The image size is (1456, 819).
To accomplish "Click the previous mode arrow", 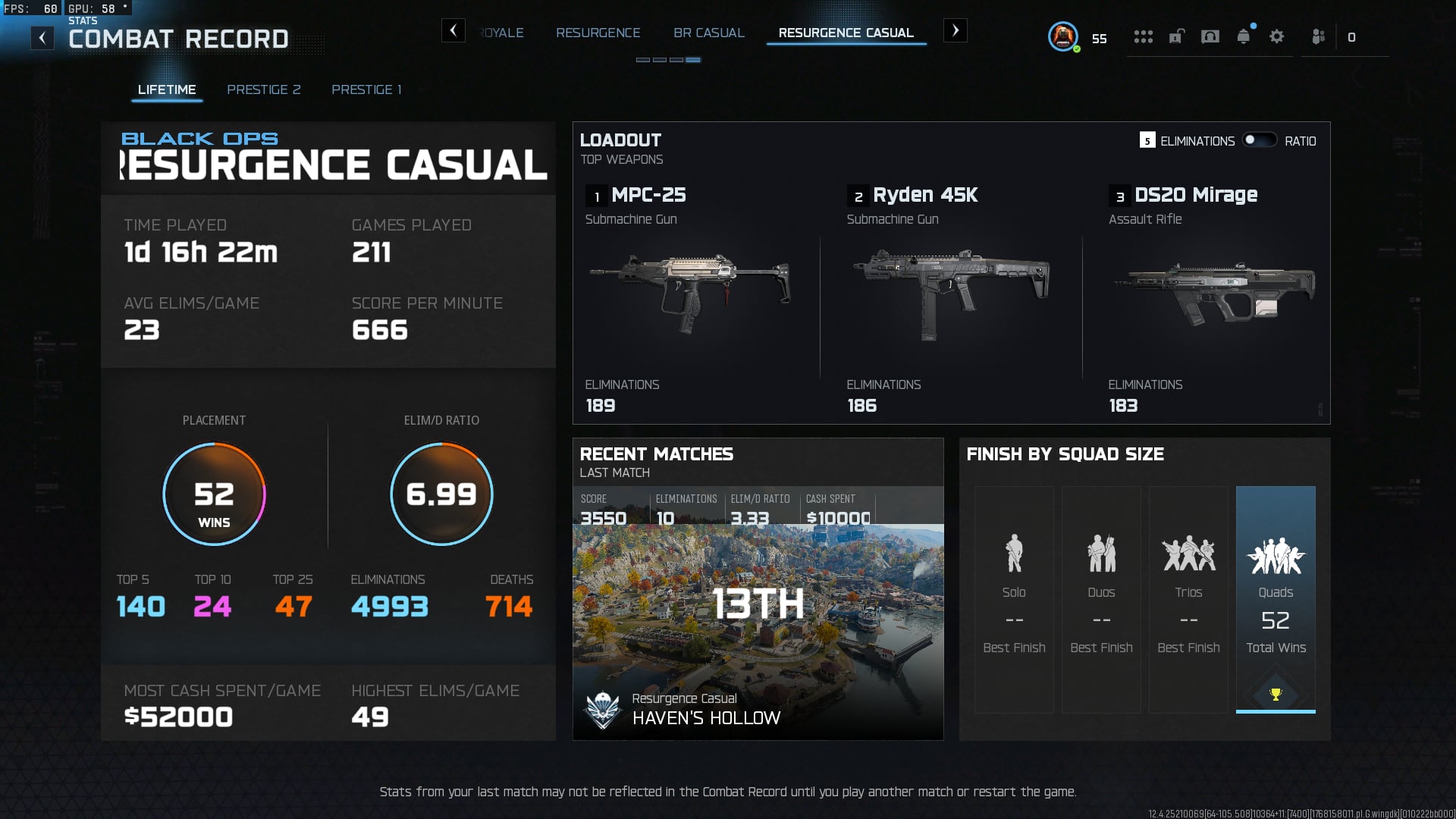I will point(453,30).
